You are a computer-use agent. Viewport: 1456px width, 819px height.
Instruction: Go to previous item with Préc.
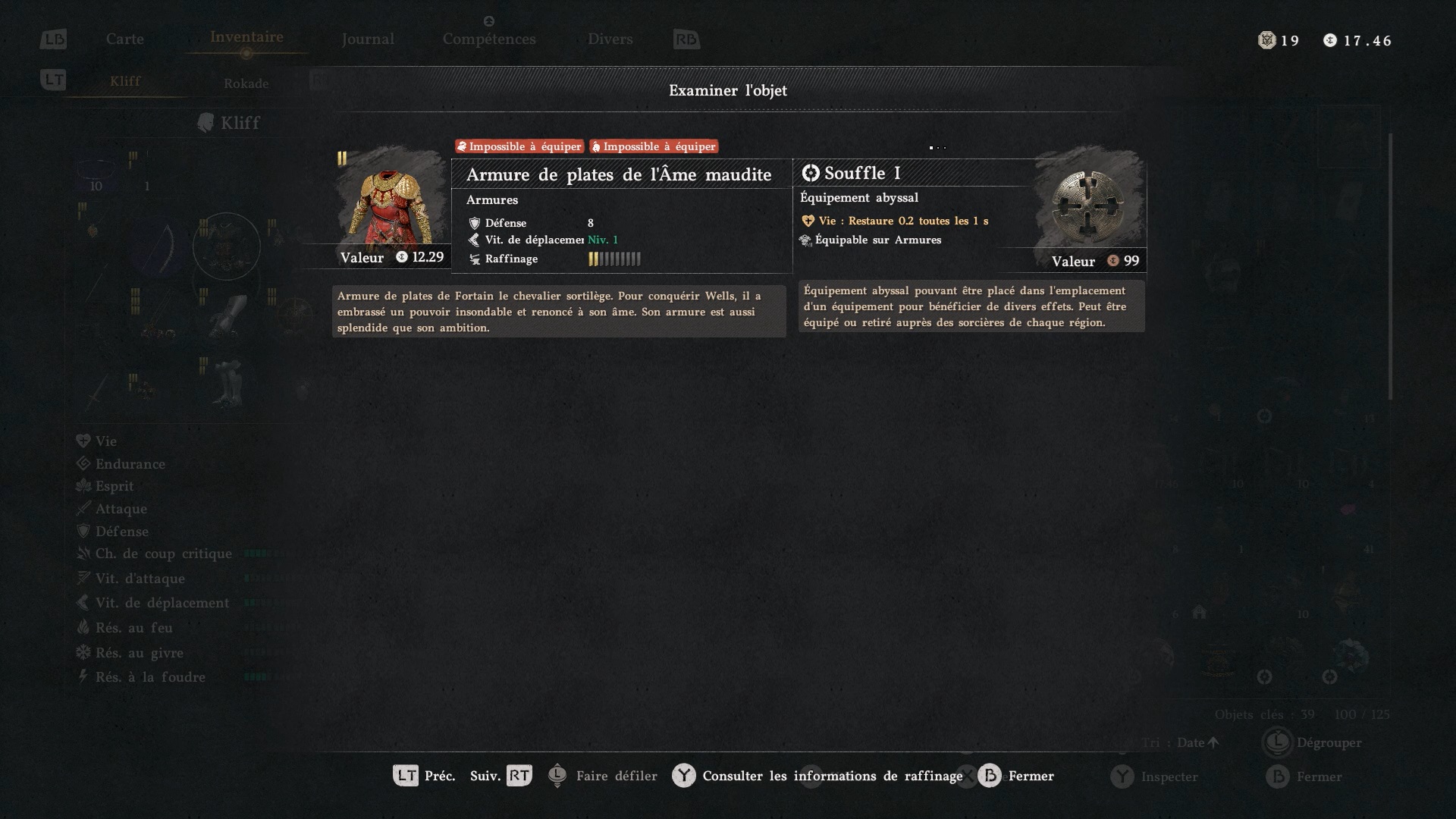tap(424, 776)
